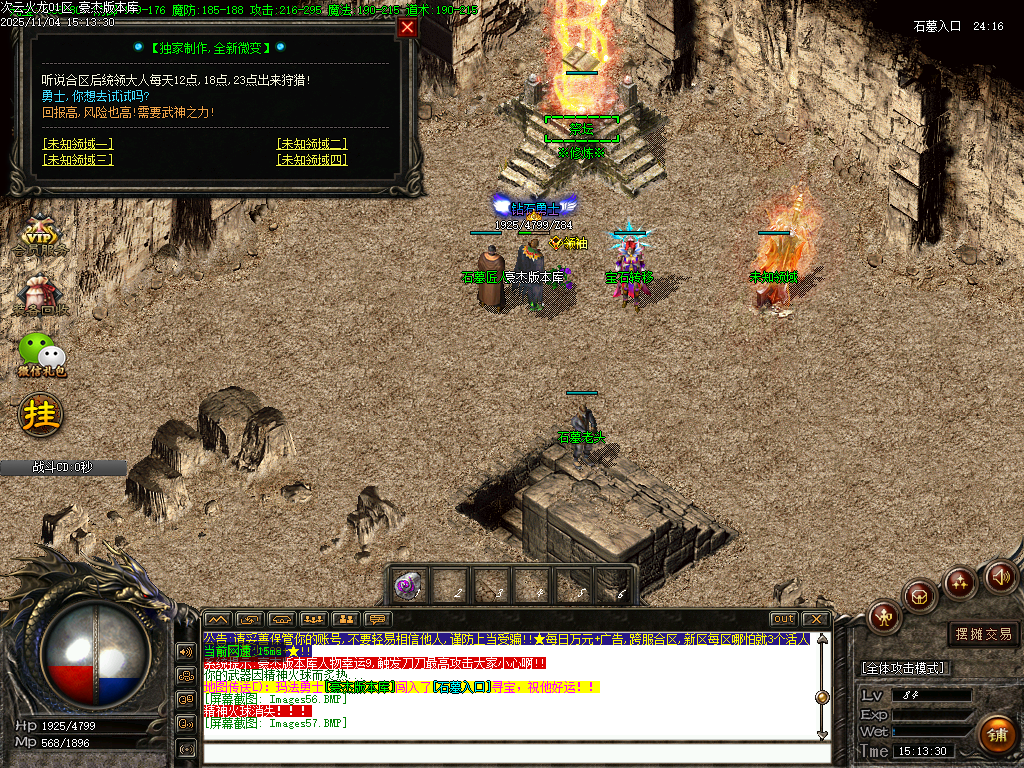Image resolution: width=1024 pixels, height=768 pixels.
Task: Choose the 未知领域一 dialogue option
Action: pos(78,144)
